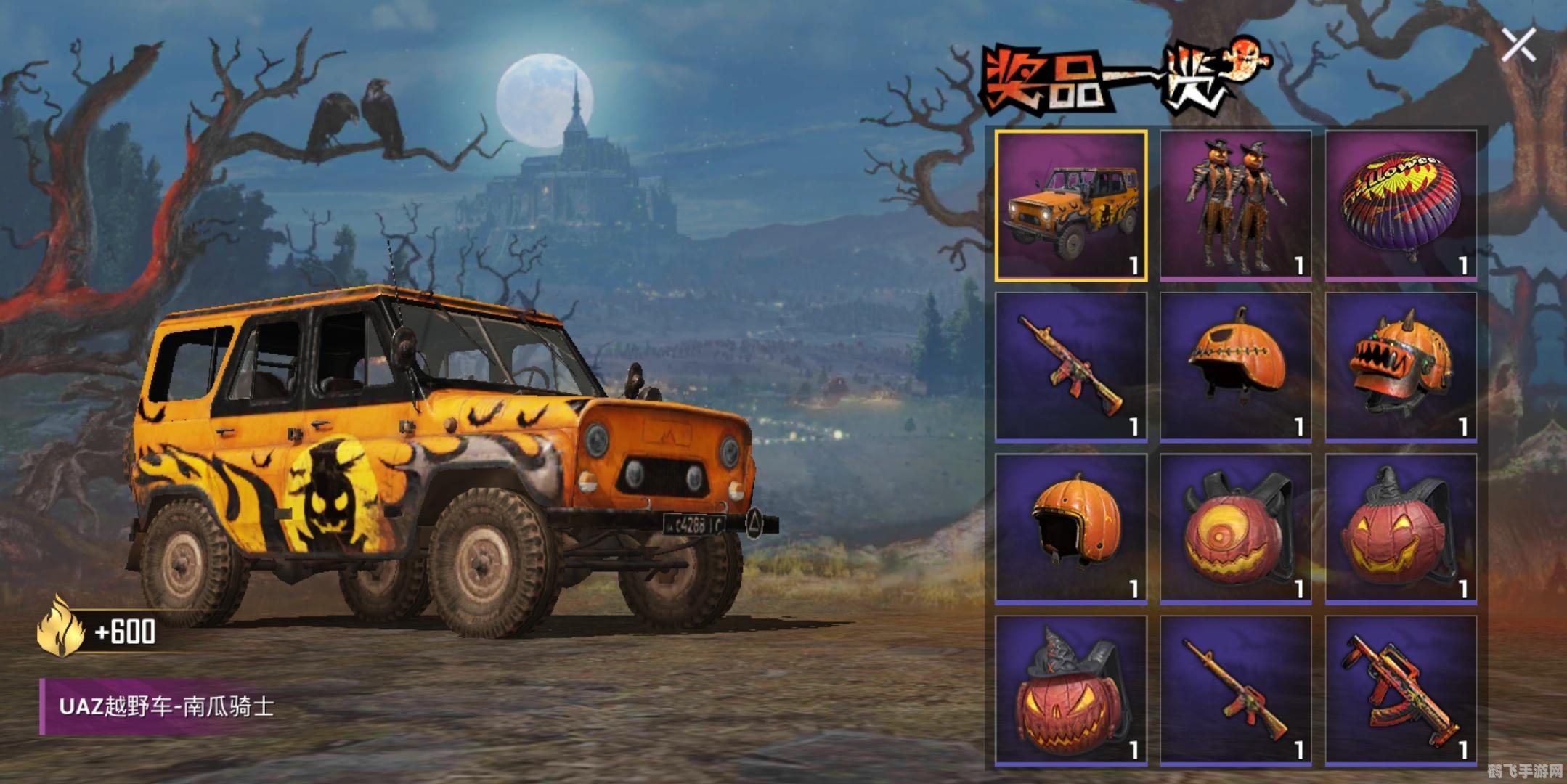Select the smiling pumpkin backpack with small hat

pyautogui.click(x=1401, y=528)
